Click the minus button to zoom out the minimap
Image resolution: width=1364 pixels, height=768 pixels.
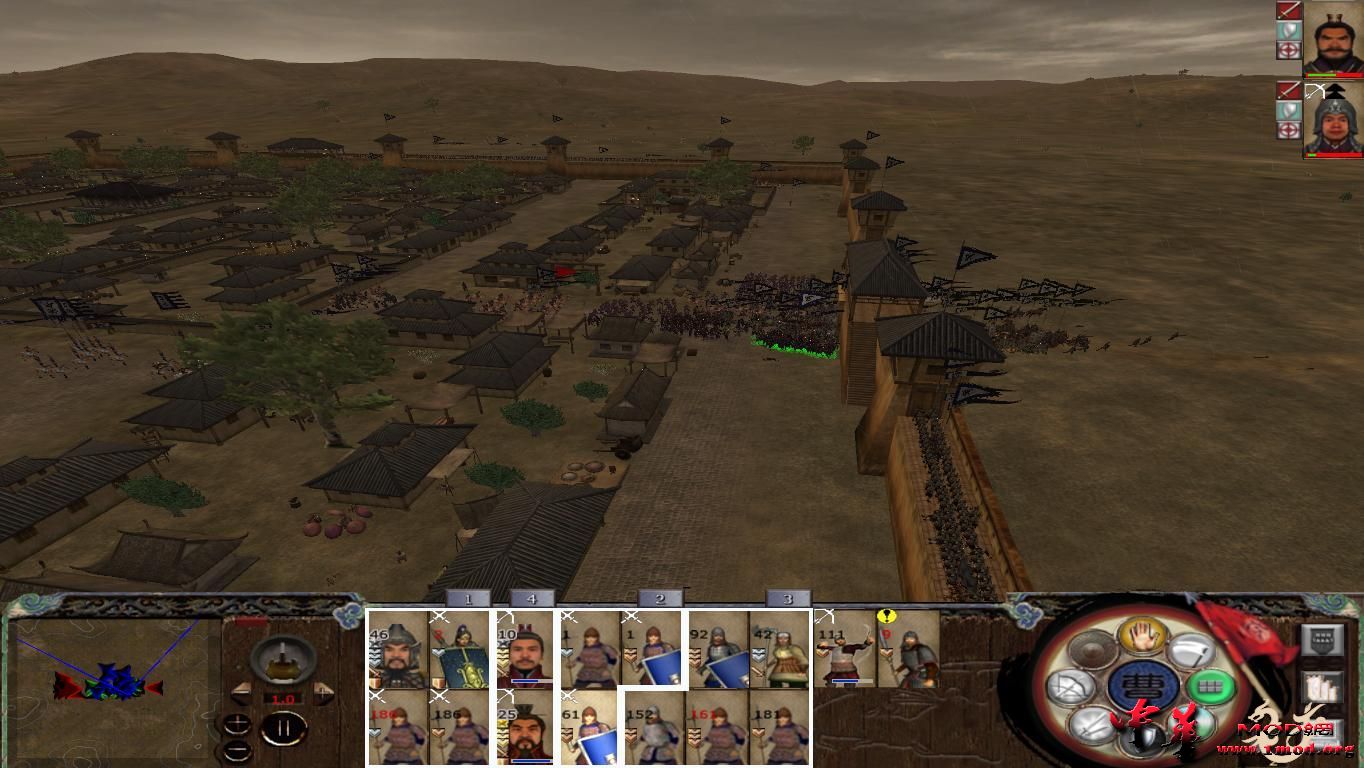tap(237, 749)
